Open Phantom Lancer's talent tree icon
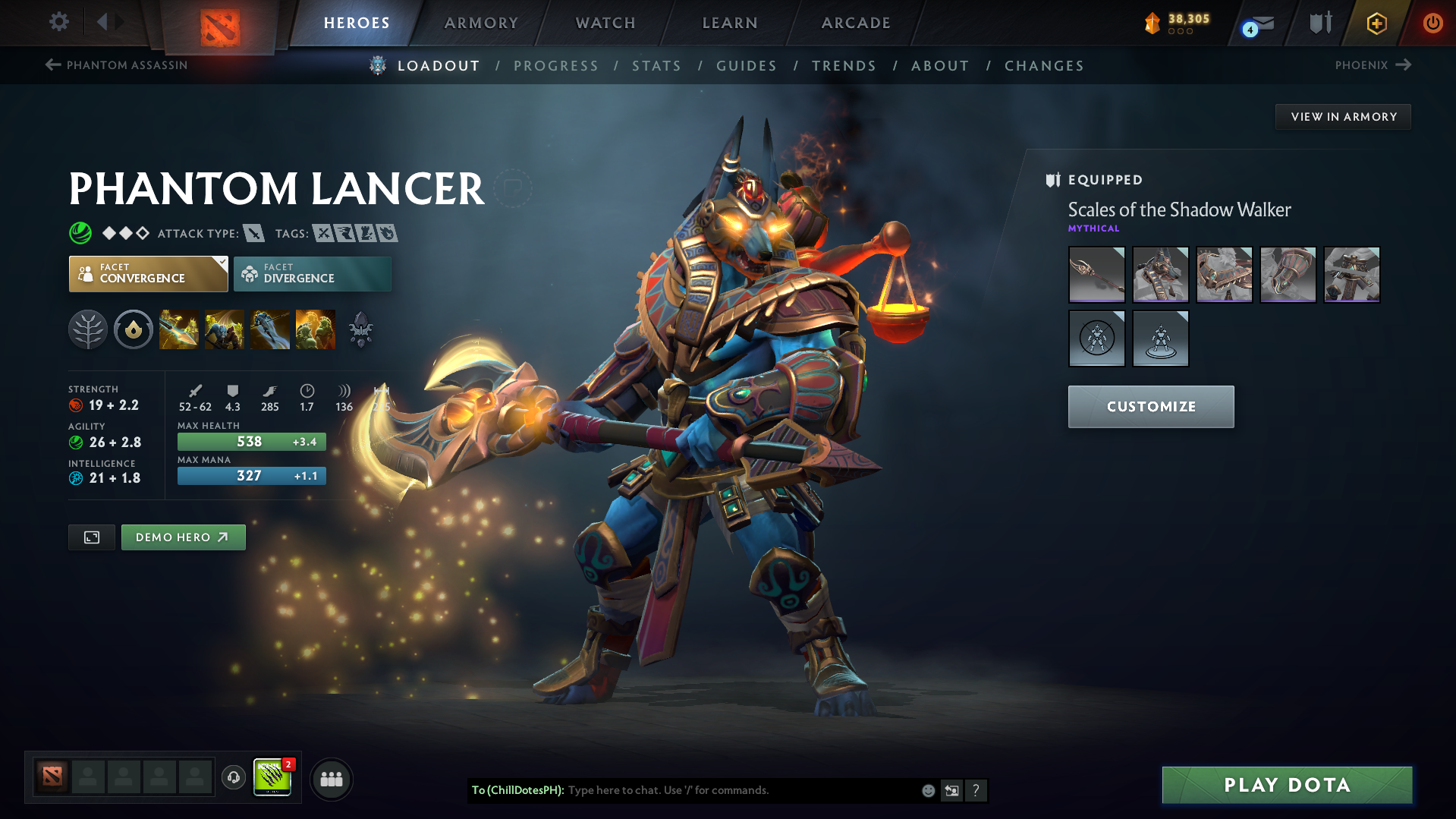Screen dimensions: 1456x819 coord(88,329)
